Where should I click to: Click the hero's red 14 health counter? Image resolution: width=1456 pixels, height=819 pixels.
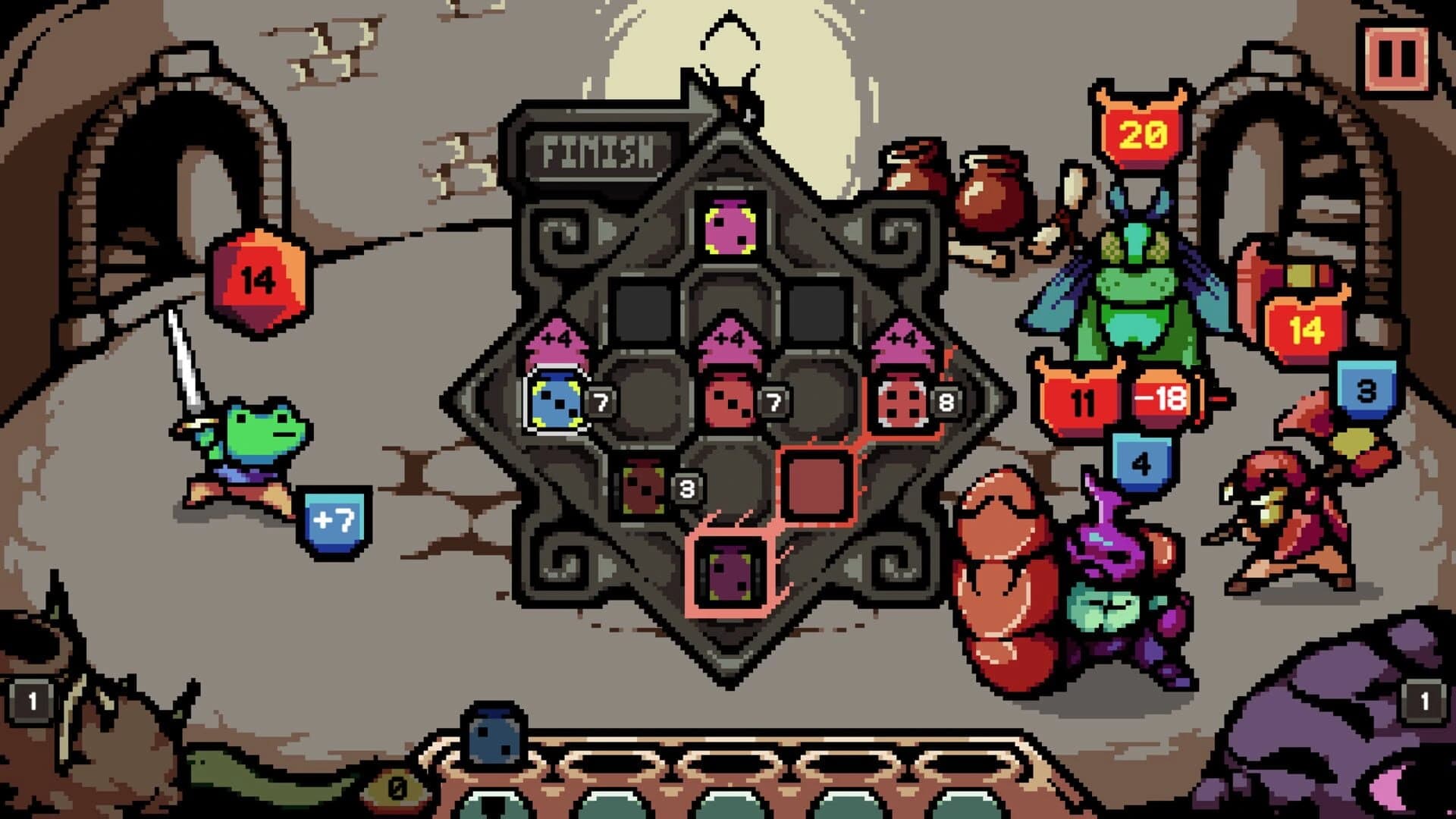[x=258, y=281]
